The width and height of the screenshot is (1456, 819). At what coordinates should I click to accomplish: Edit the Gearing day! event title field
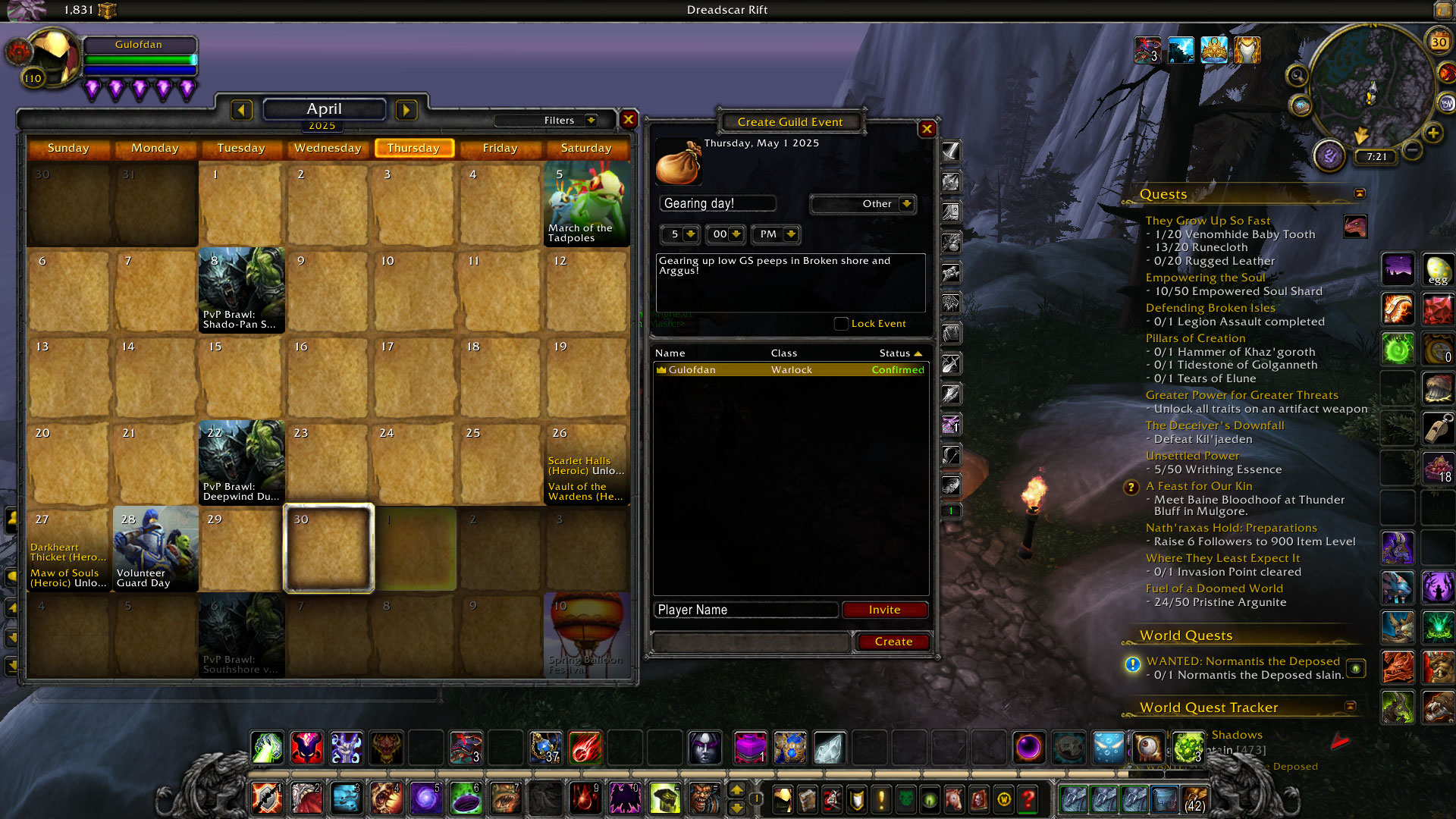717,203
